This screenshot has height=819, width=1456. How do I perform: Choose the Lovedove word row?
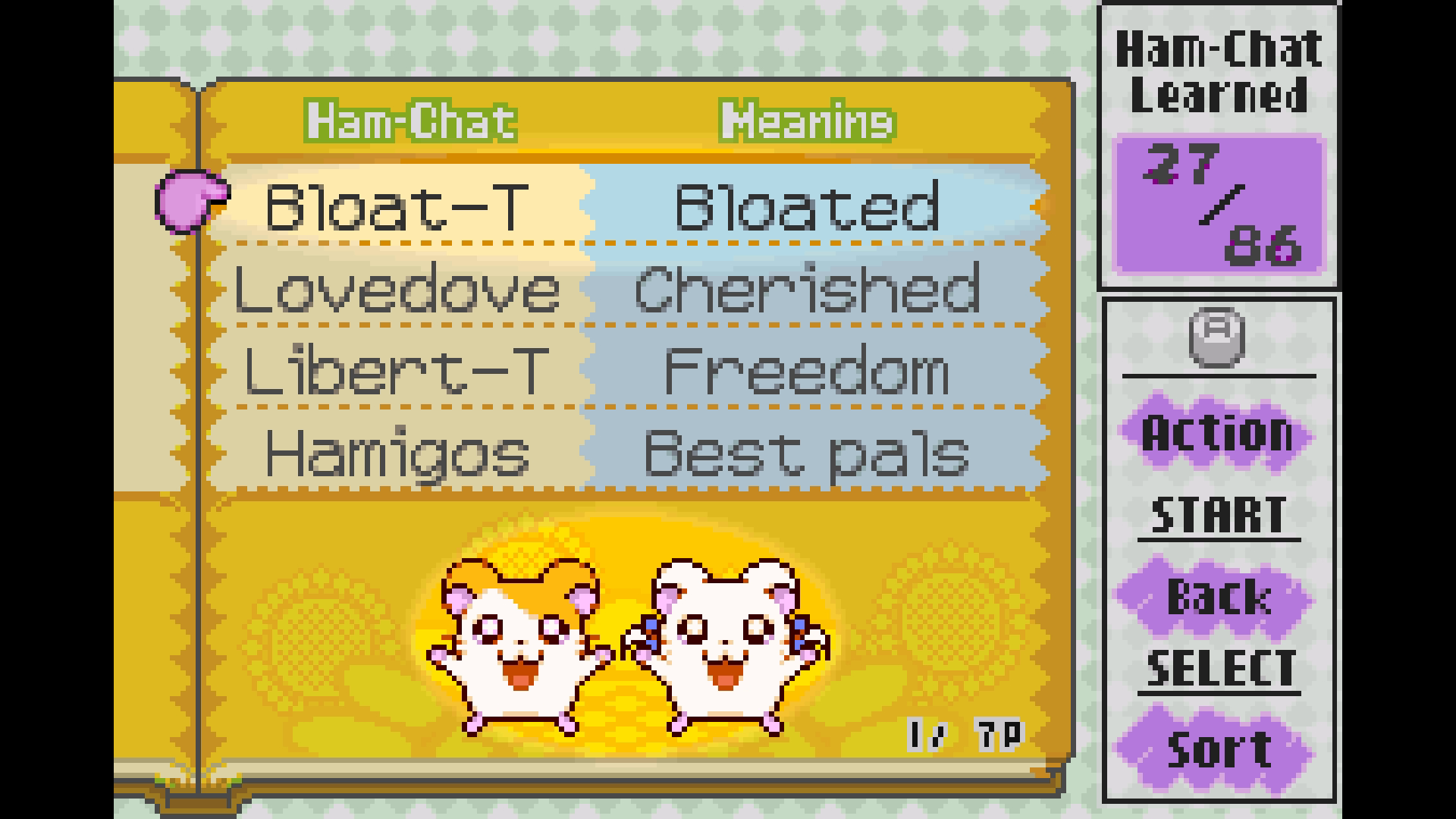pos(396,290)
